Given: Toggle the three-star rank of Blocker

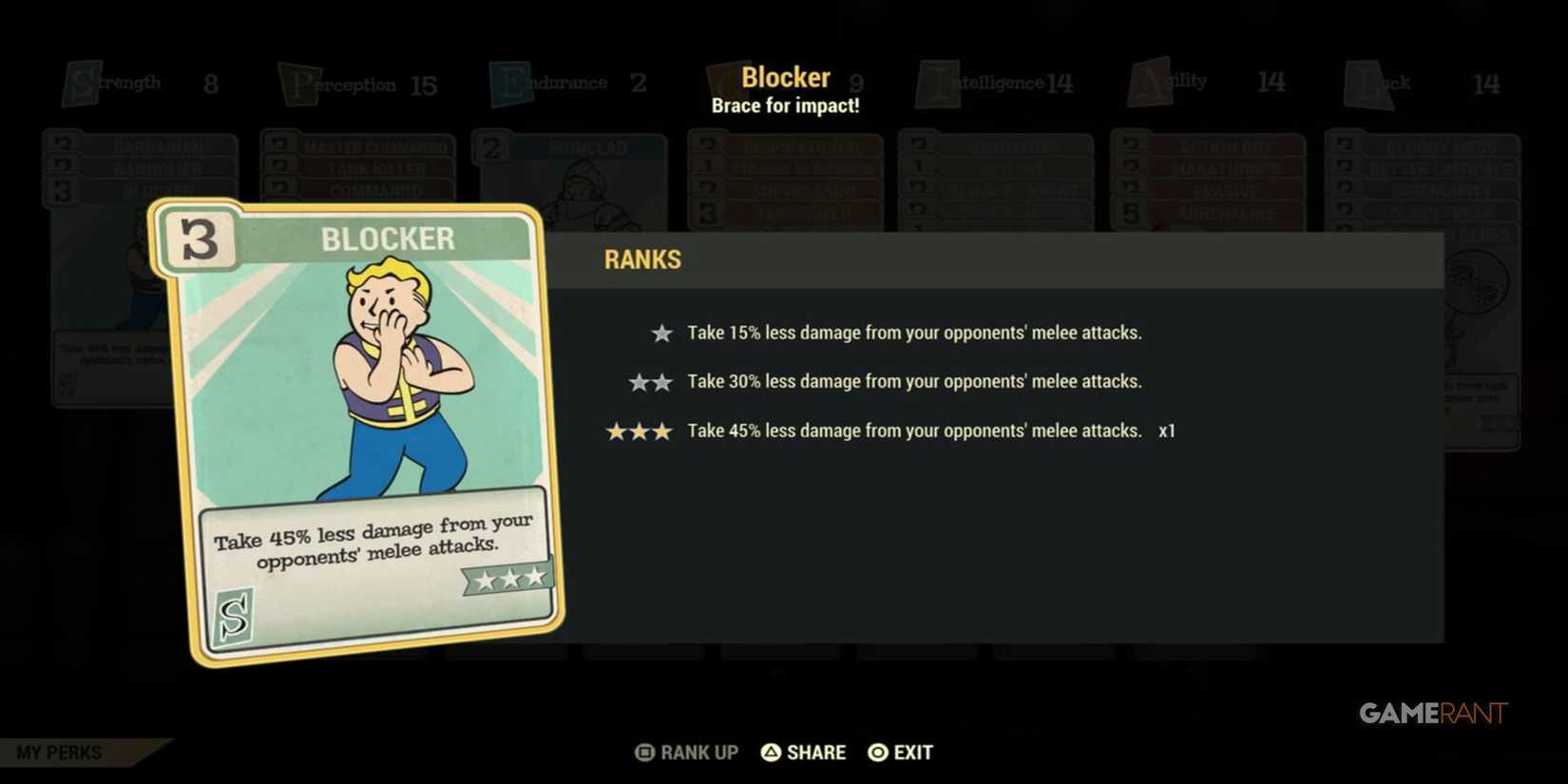Looking at the screenshot, I should click(639, 430).
